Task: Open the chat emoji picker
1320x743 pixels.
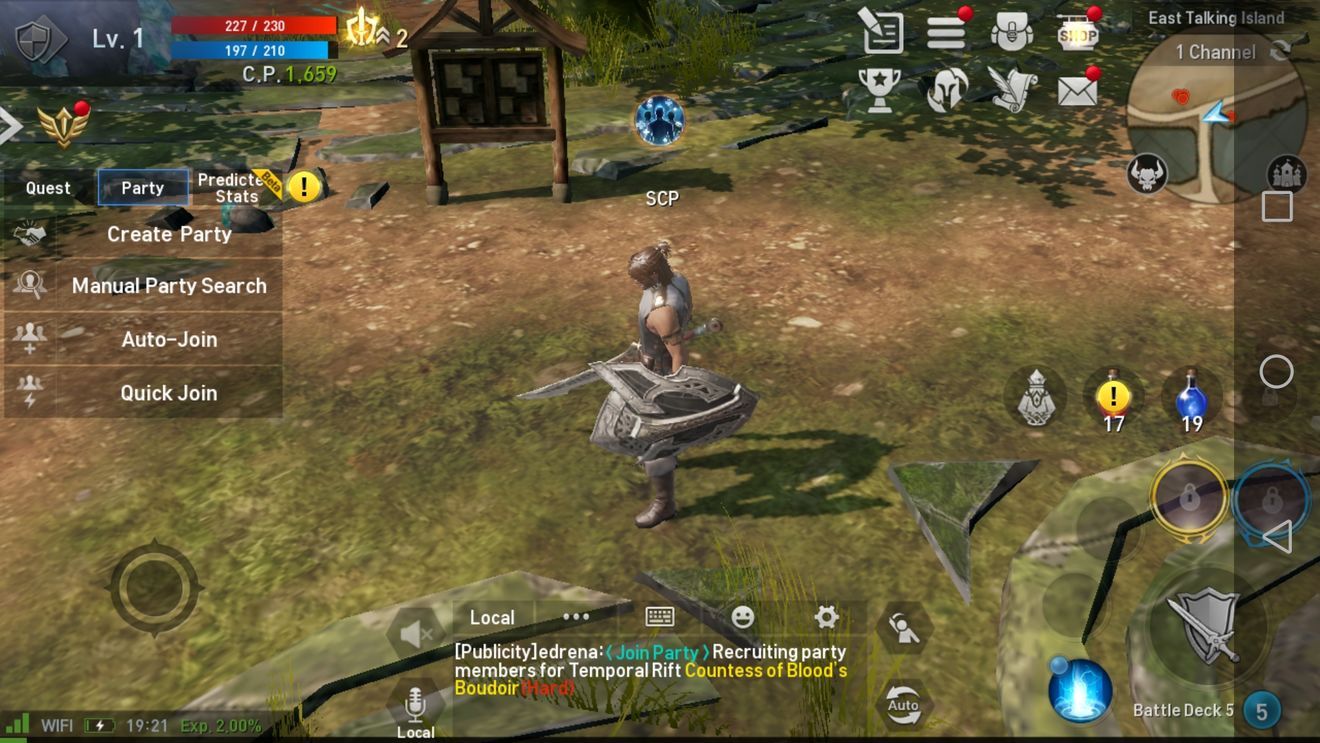Action: point(743,617)
